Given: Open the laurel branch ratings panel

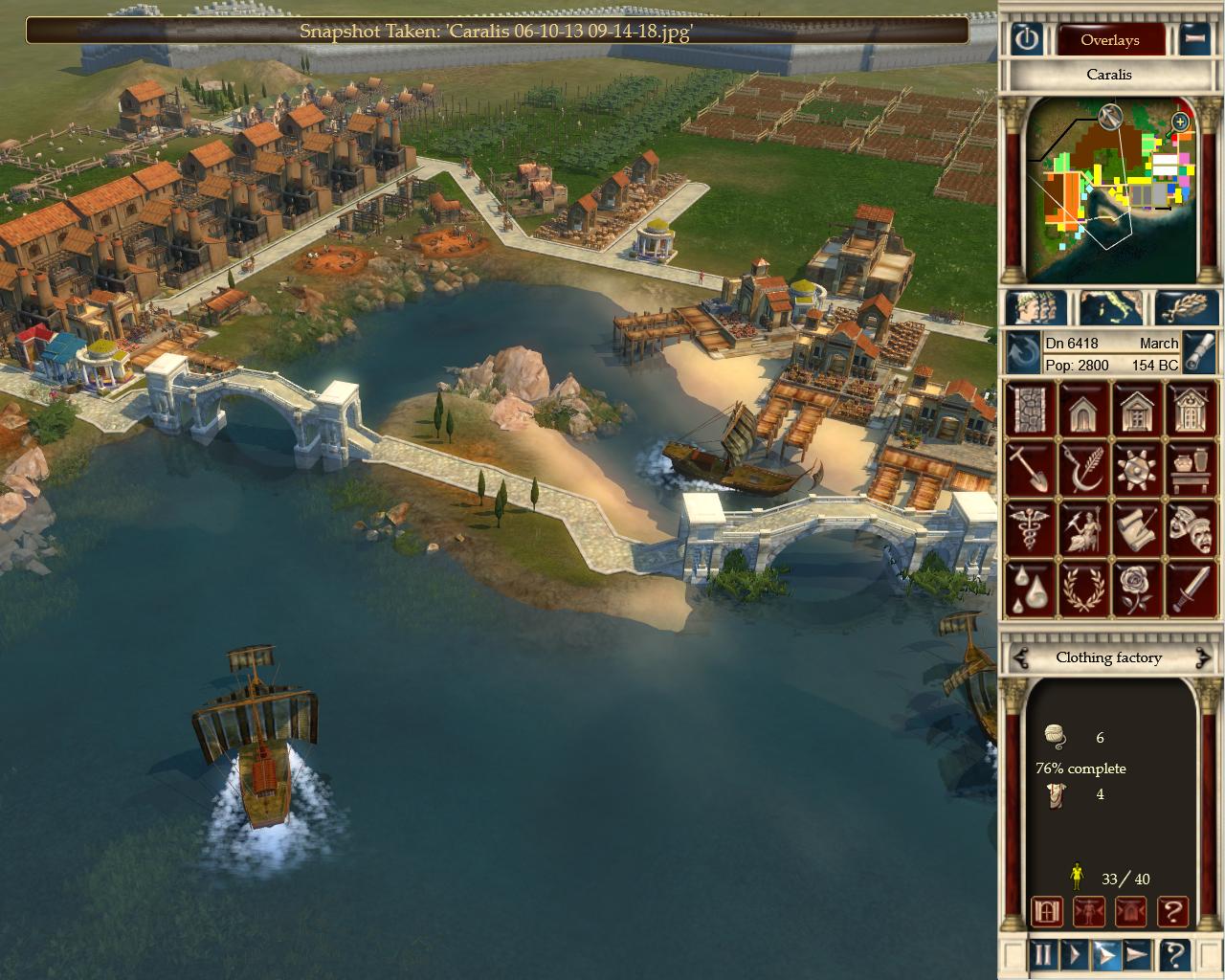Looking at the screenshot, I should (x=1187, y=307).
